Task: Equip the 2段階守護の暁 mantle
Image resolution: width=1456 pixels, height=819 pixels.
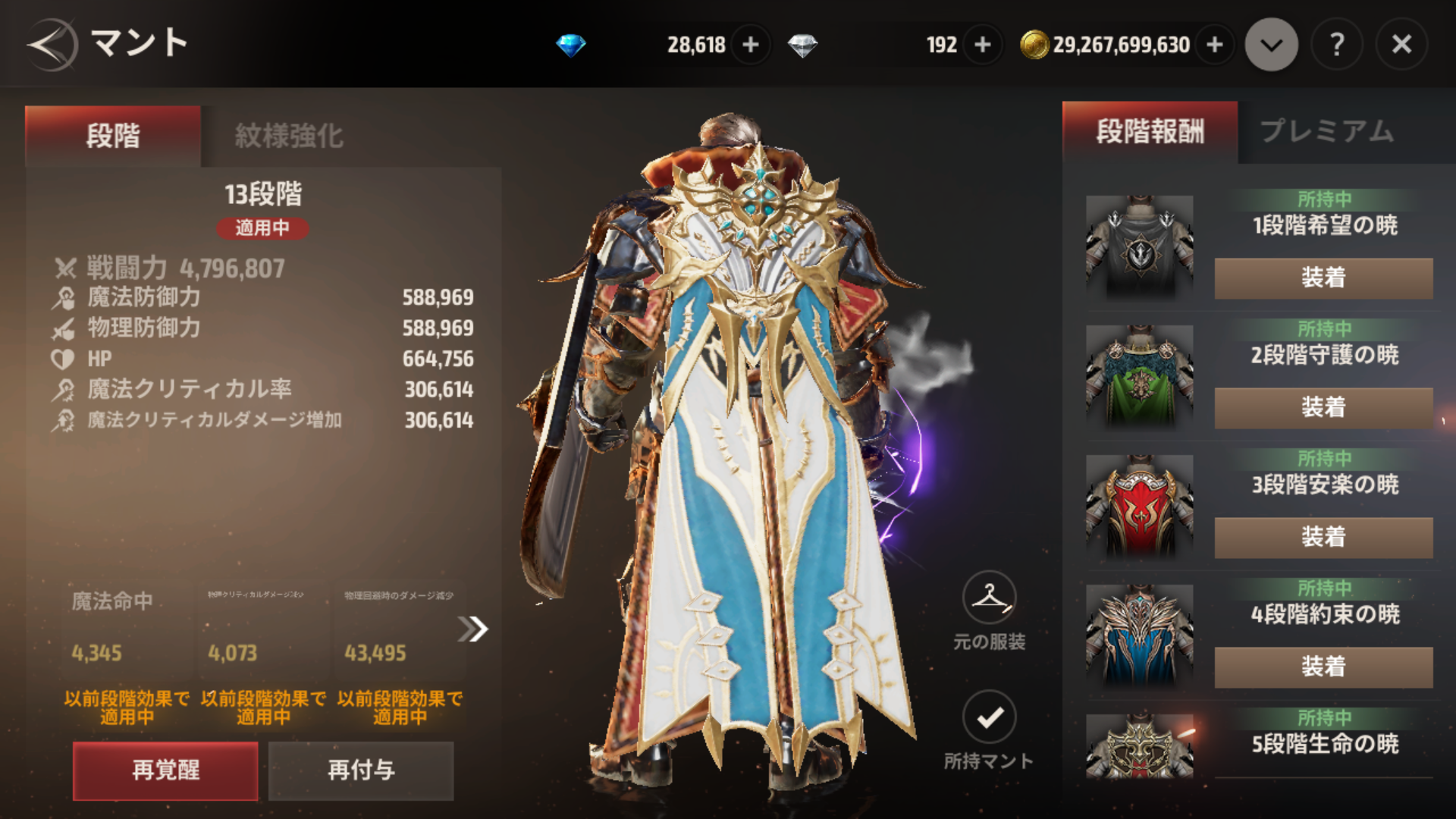Action: (x=1323, y=407)
